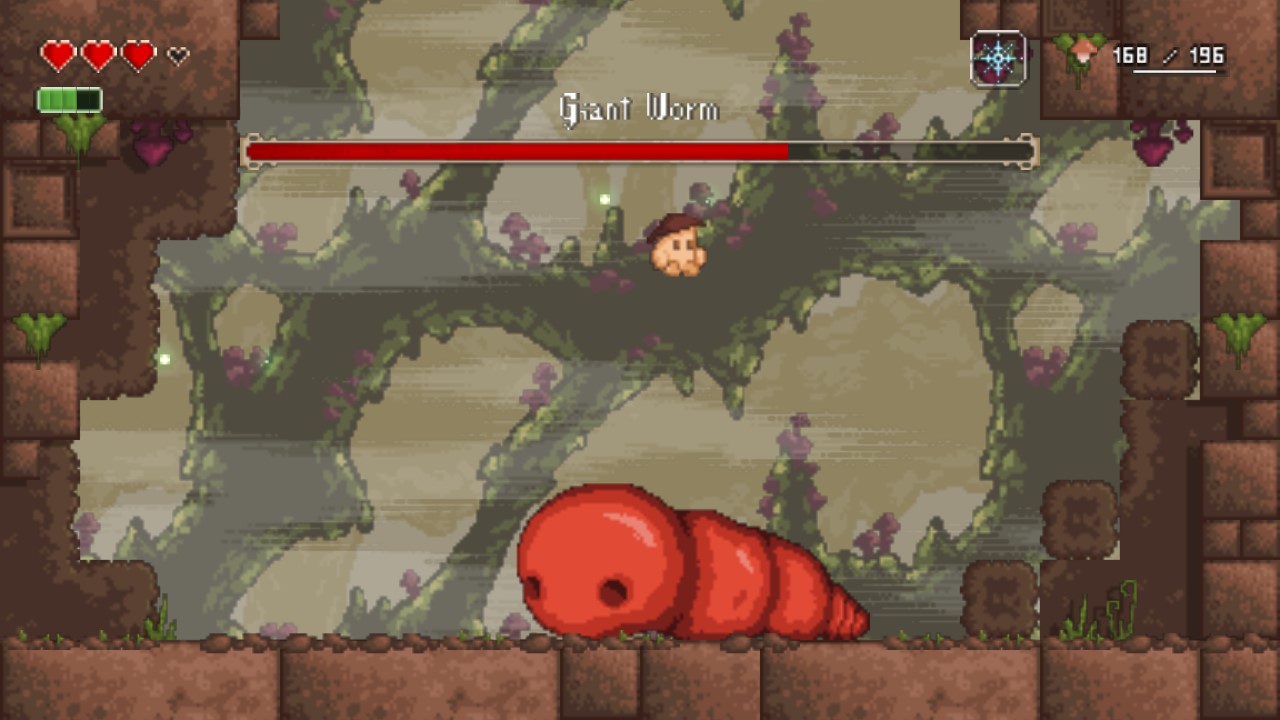1280x720 pixels.
Task: Select the snowflake ability icon
Action: 997,57
